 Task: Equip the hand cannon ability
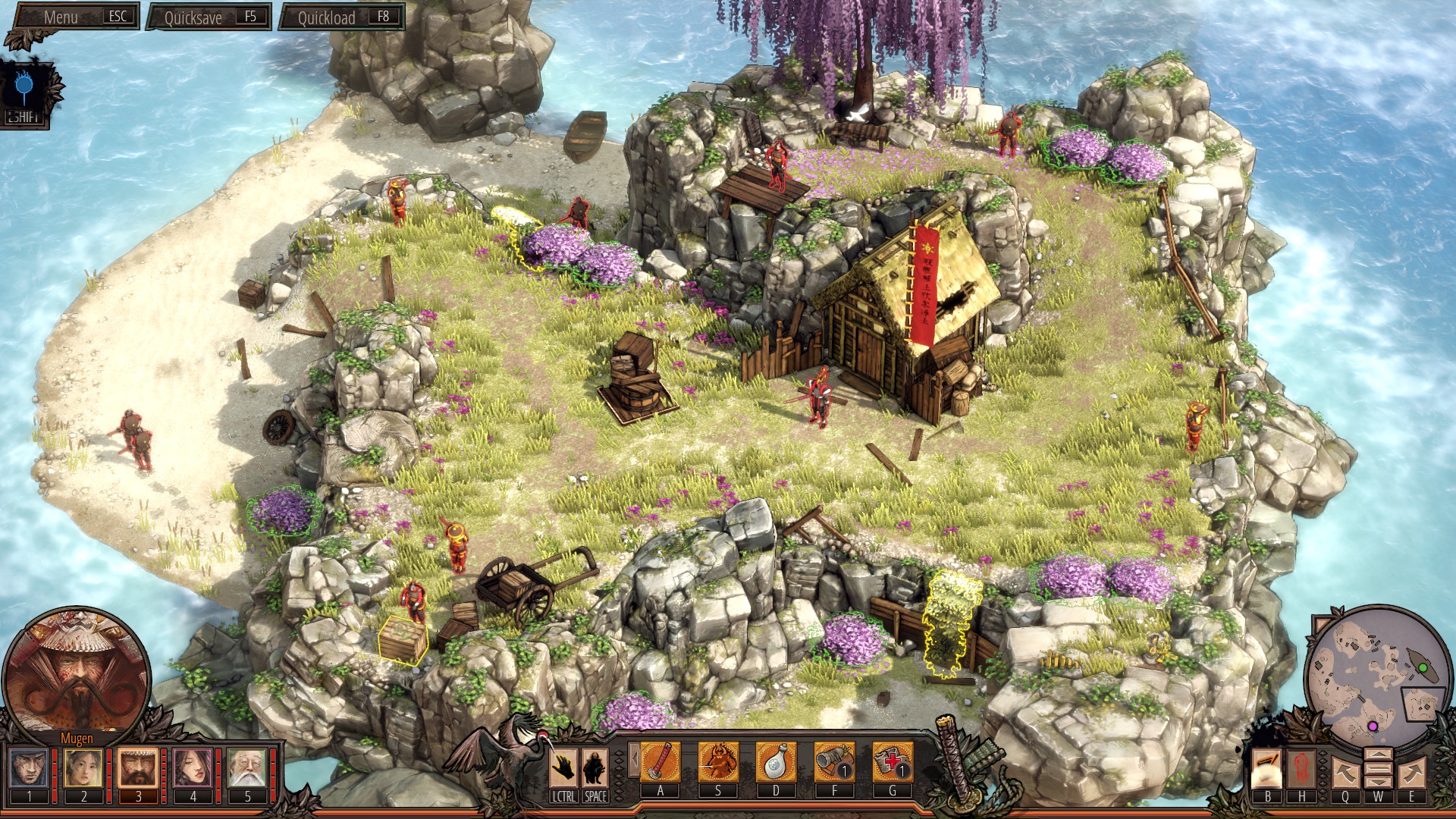click(x=834, y=762)
